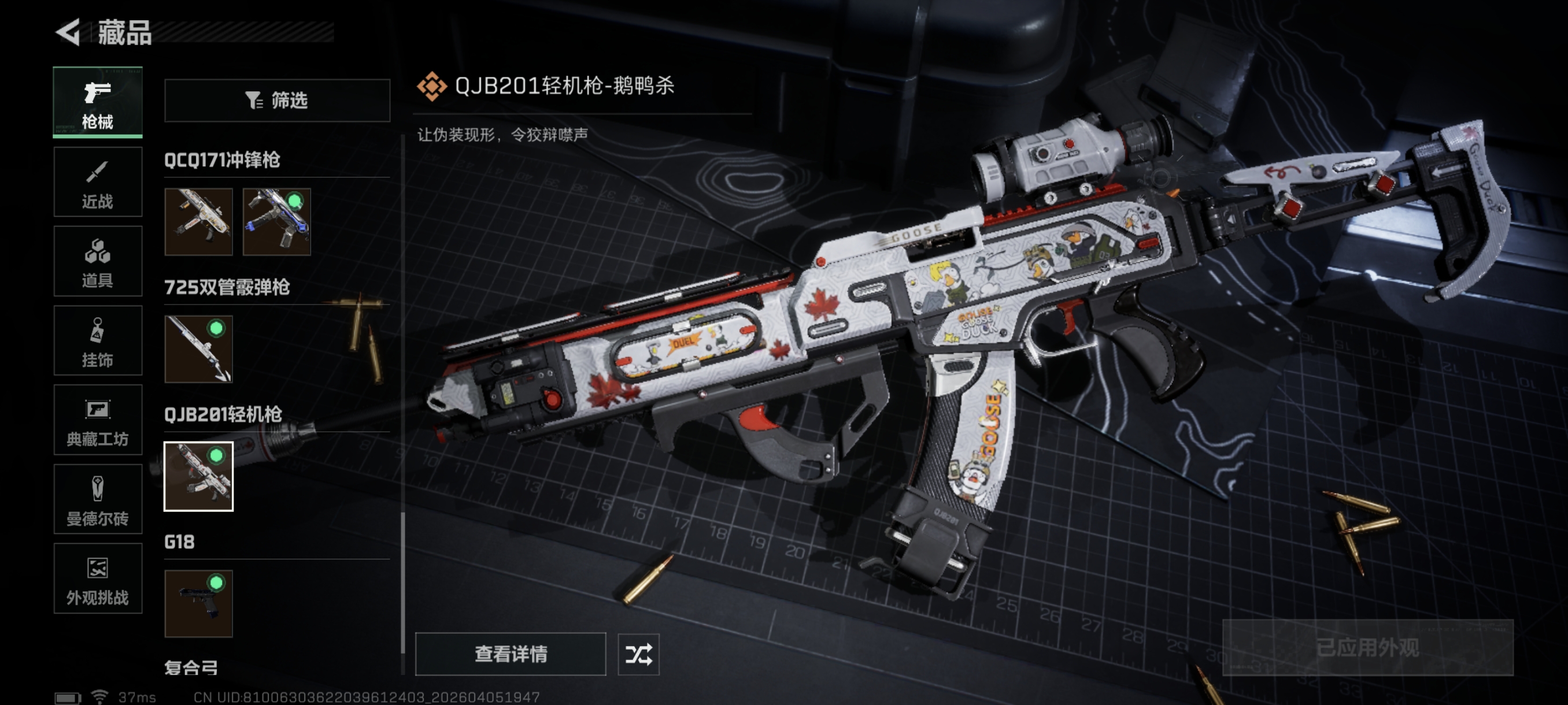Click 查看详情 to view details
Viewport: 1568px width, 705px height.
point(510,654)
